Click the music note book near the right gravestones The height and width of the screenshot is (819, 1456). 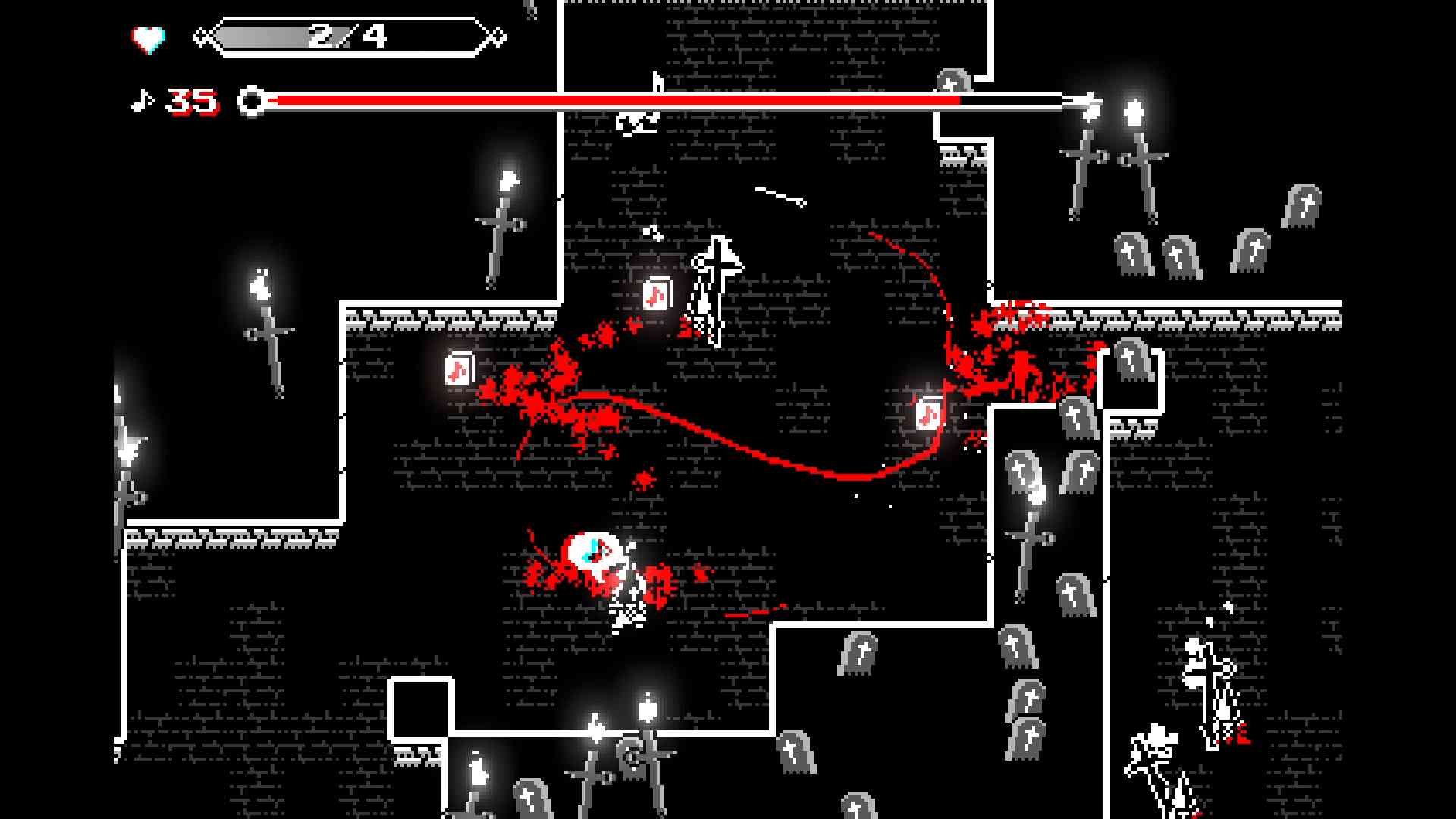pos(927,413)
